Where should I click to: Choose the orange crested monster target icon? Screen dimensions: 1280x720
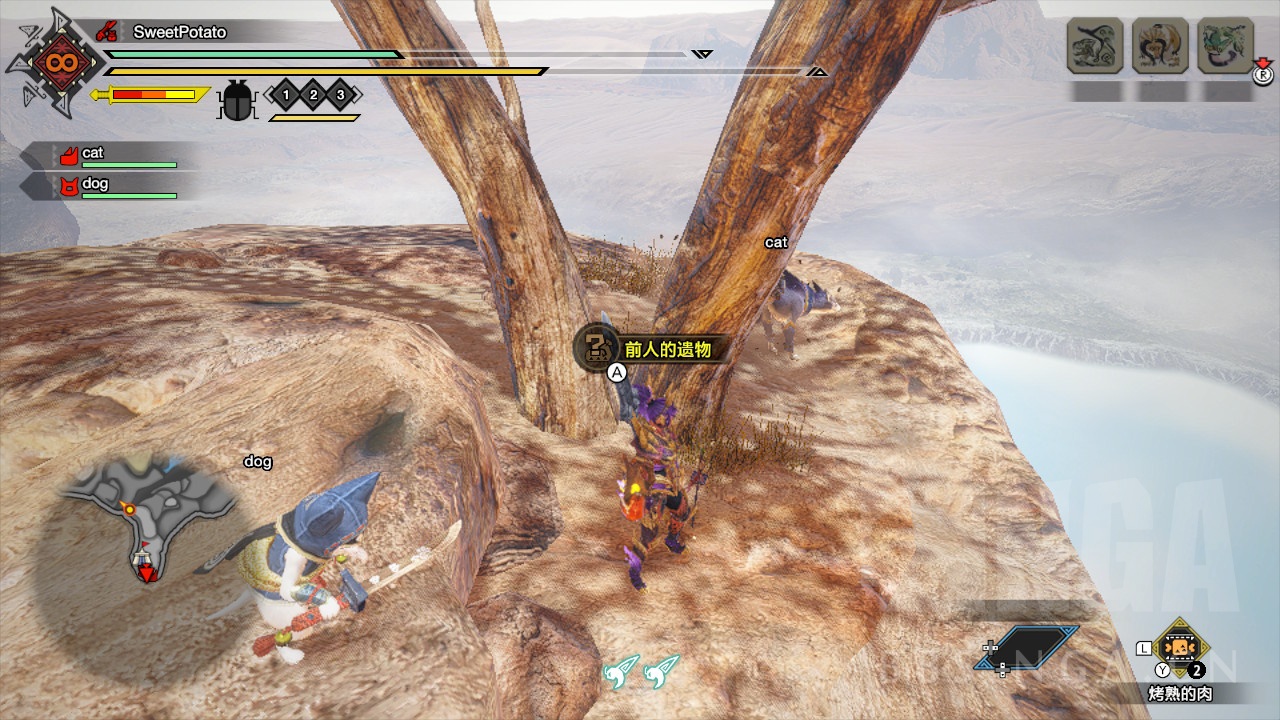[x=1160, y=46]
